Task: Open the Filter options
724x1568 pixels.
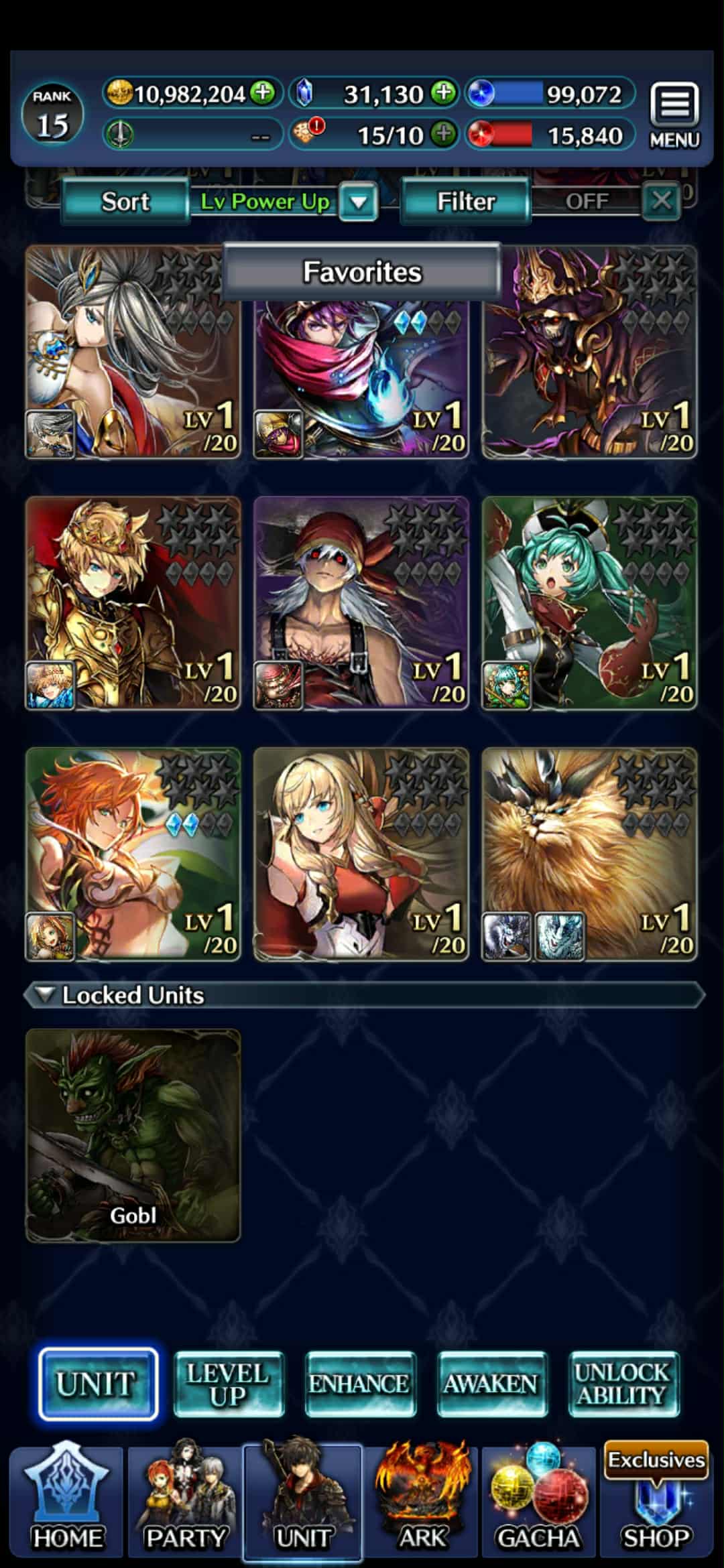Action: [466, 201]
